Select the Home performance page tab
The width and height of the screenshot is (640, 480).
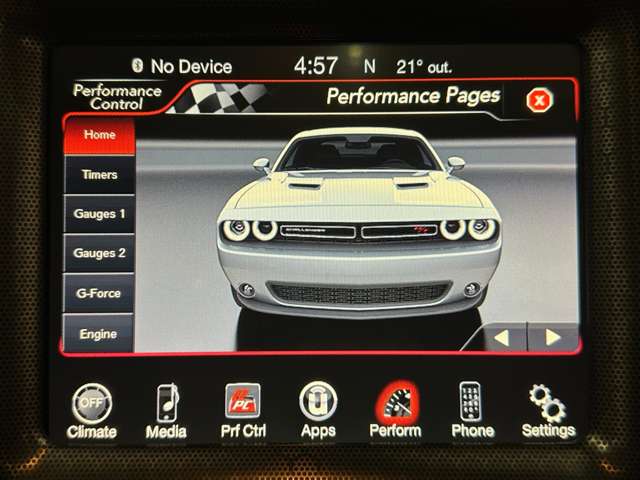99,135
